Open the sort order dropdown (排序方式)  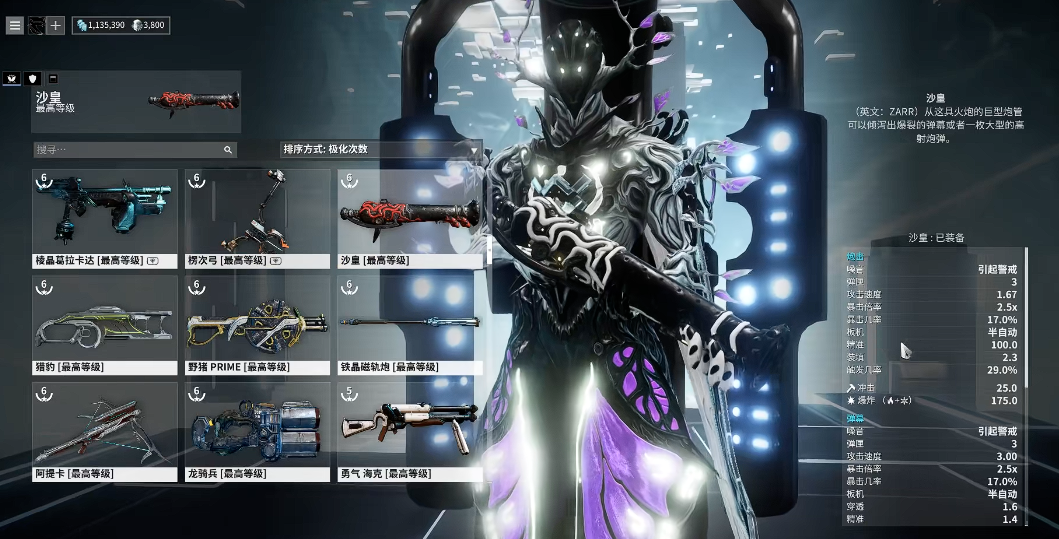point(381,150)
